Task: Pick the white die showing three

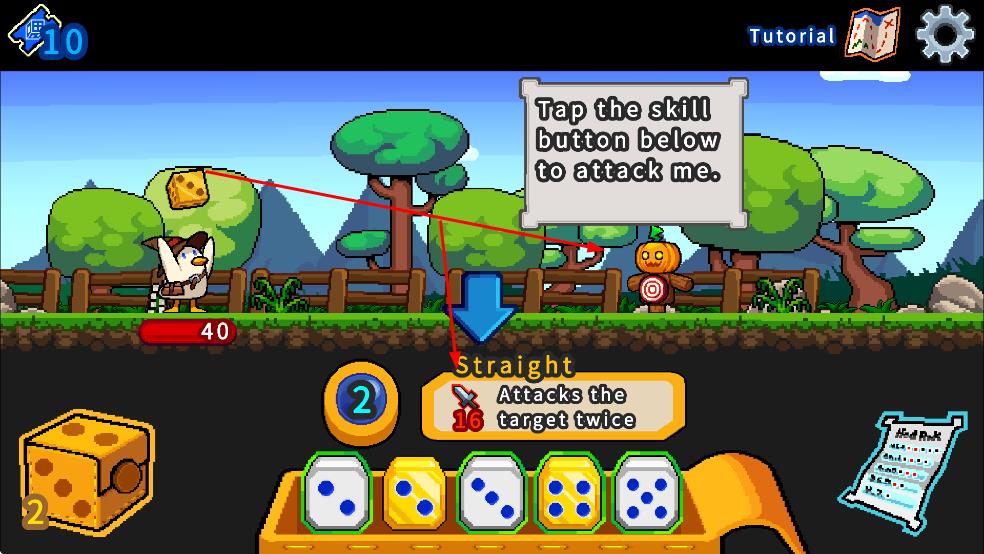Action: point(493,492)
